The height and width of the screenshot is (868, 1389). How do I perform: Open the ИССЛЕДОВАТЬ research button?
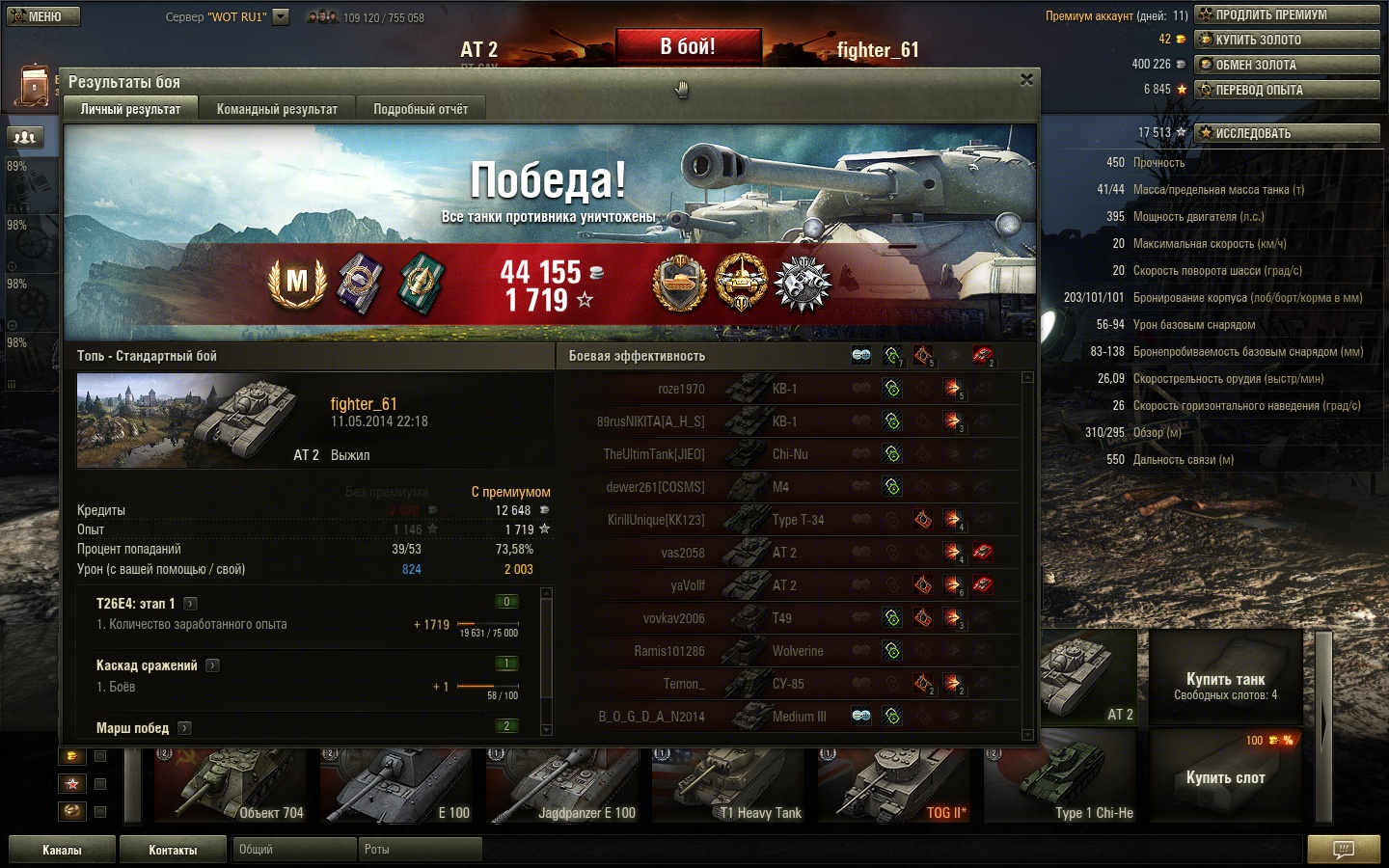click(x=1287, y=133)
